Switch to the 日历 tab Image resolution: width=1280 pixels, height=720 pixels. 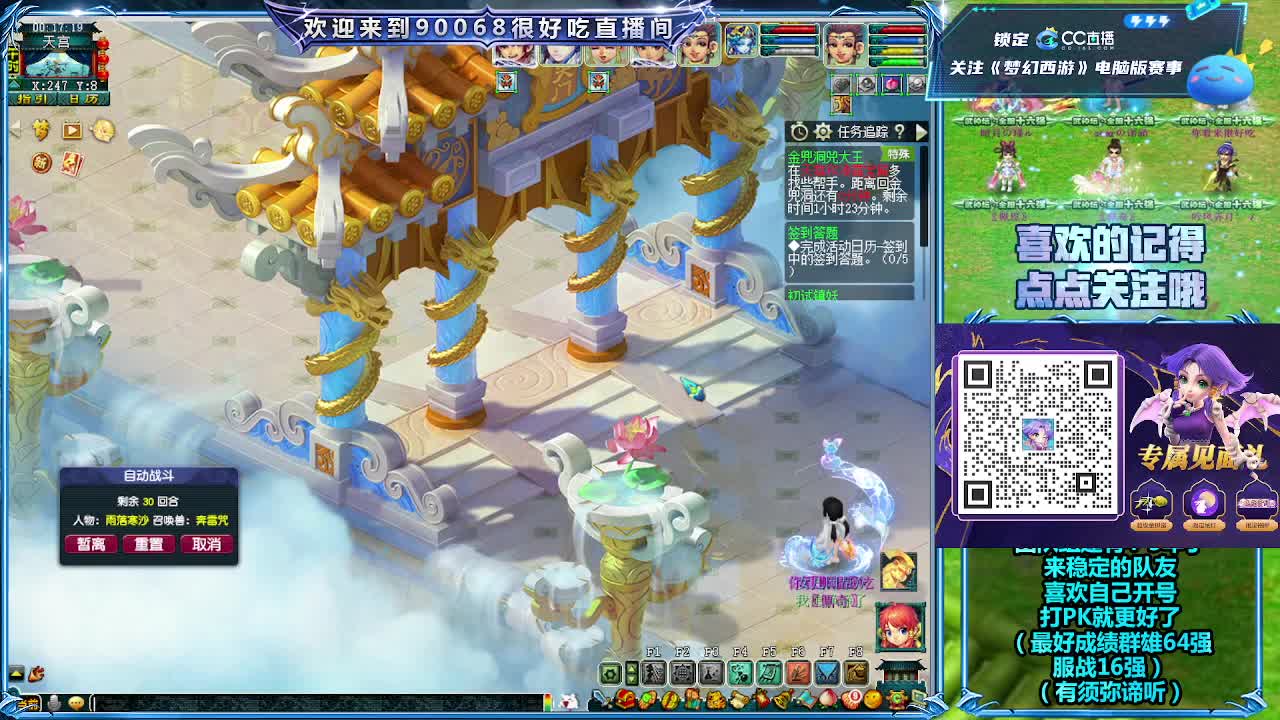(83, 99)
